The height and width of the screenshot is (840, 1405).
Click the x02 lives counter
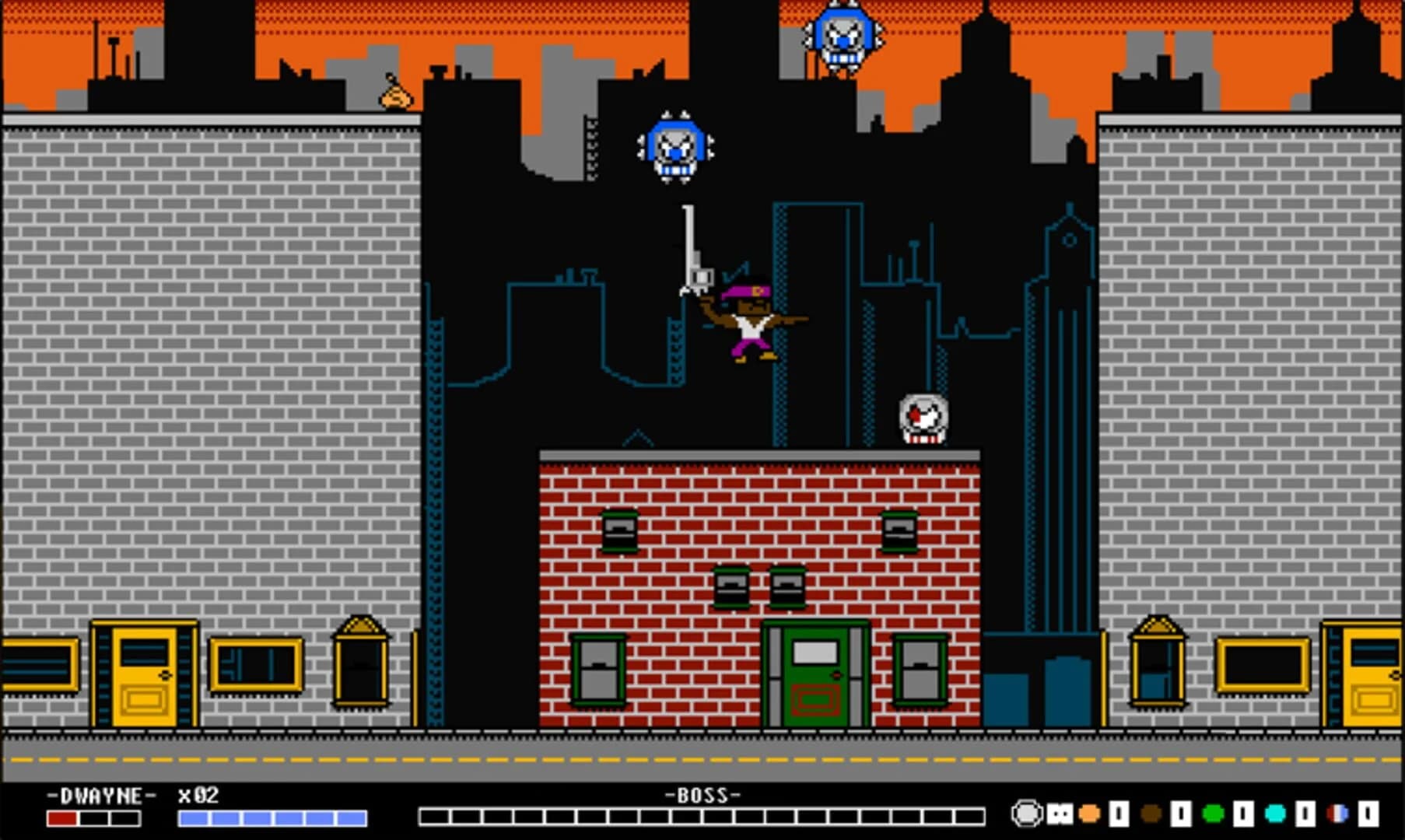(x=197, y=796)
